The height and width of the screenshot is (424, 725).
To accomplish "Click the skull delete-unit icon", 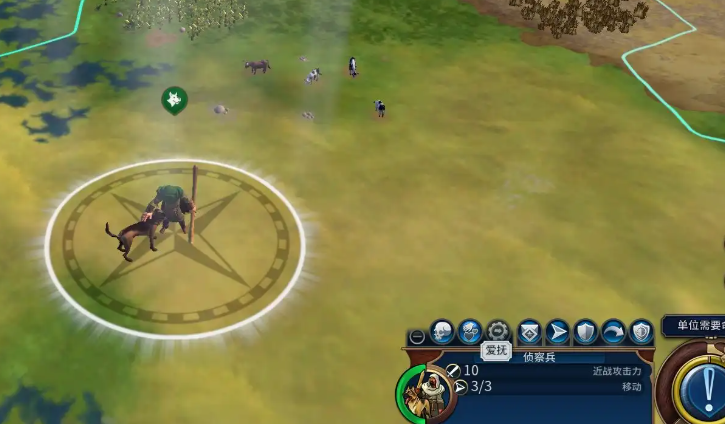I will [442, 331].
